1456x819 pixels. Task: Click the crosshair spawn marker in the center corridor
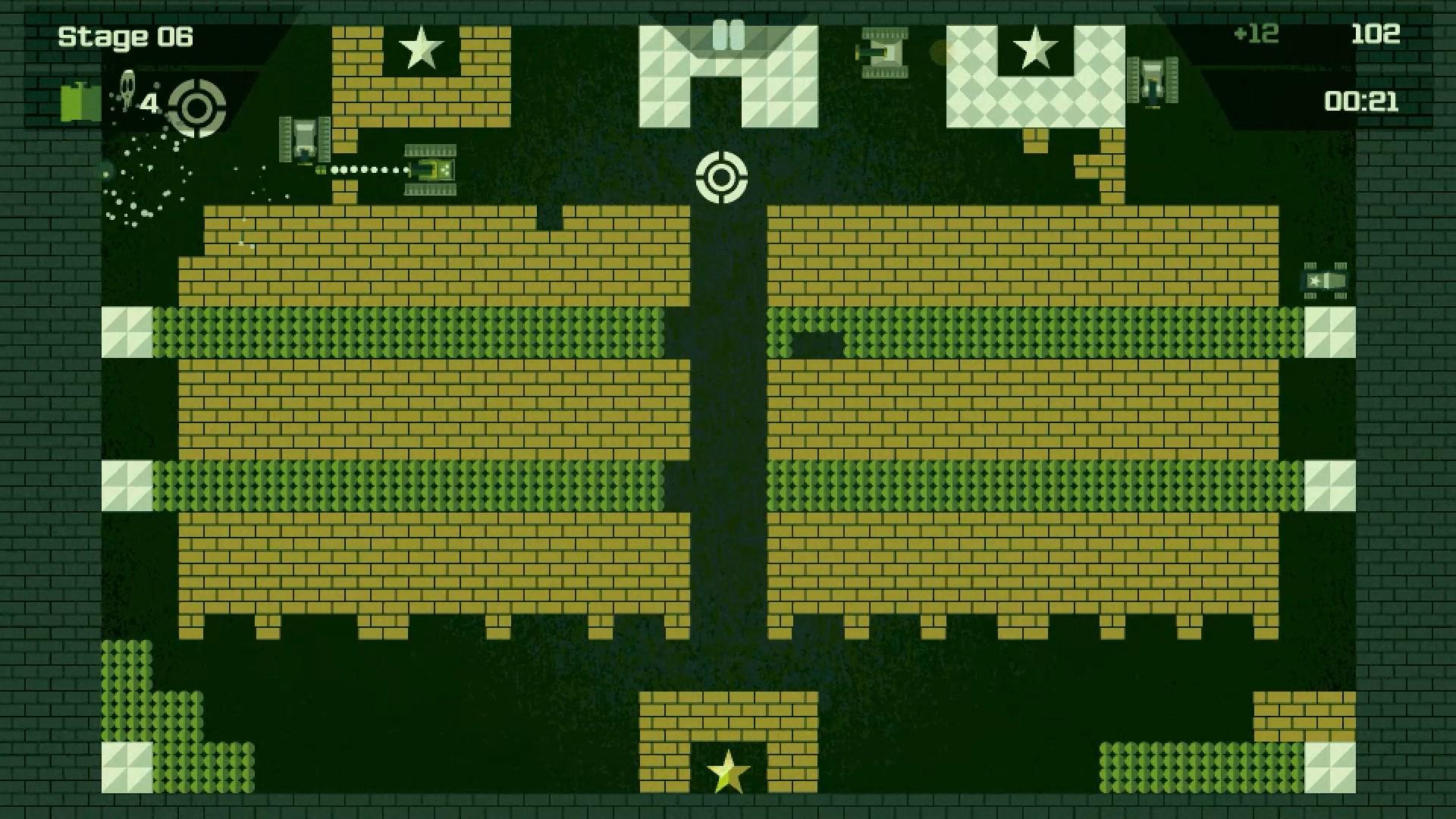pyautogui.click(x=722, y=176)
